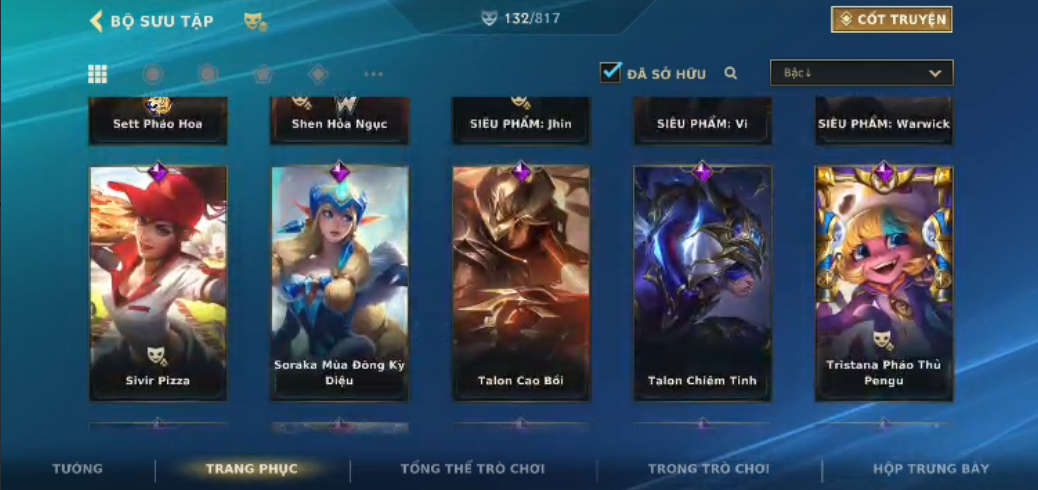1038x490 pixels.
Task: Go back from Bộ Sưu Tập
Action: point(97,21)
